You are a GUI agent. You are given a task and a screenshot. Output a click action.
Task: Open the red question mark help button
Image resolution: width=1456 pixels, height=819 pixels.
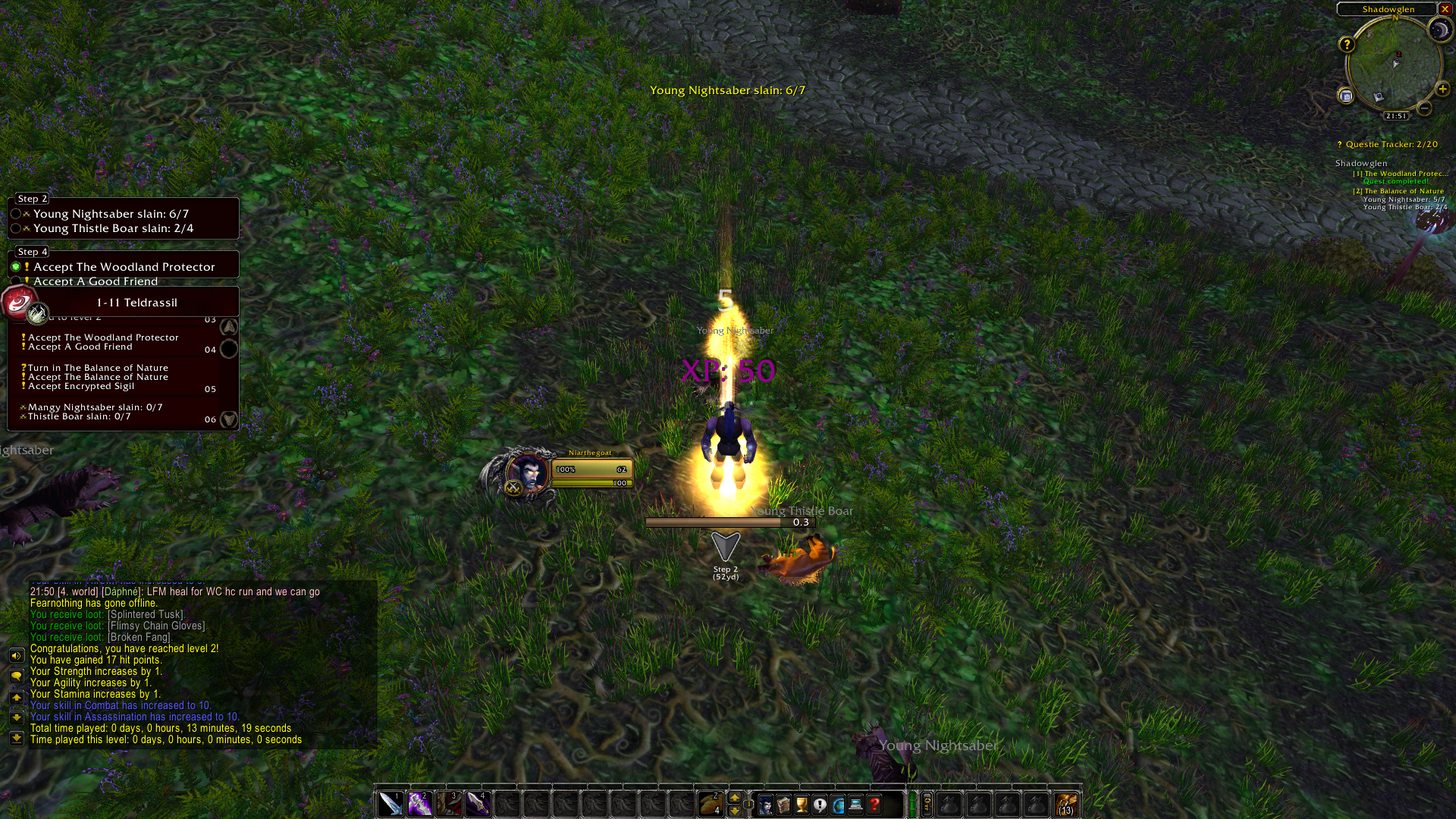[x=874, y=805]
